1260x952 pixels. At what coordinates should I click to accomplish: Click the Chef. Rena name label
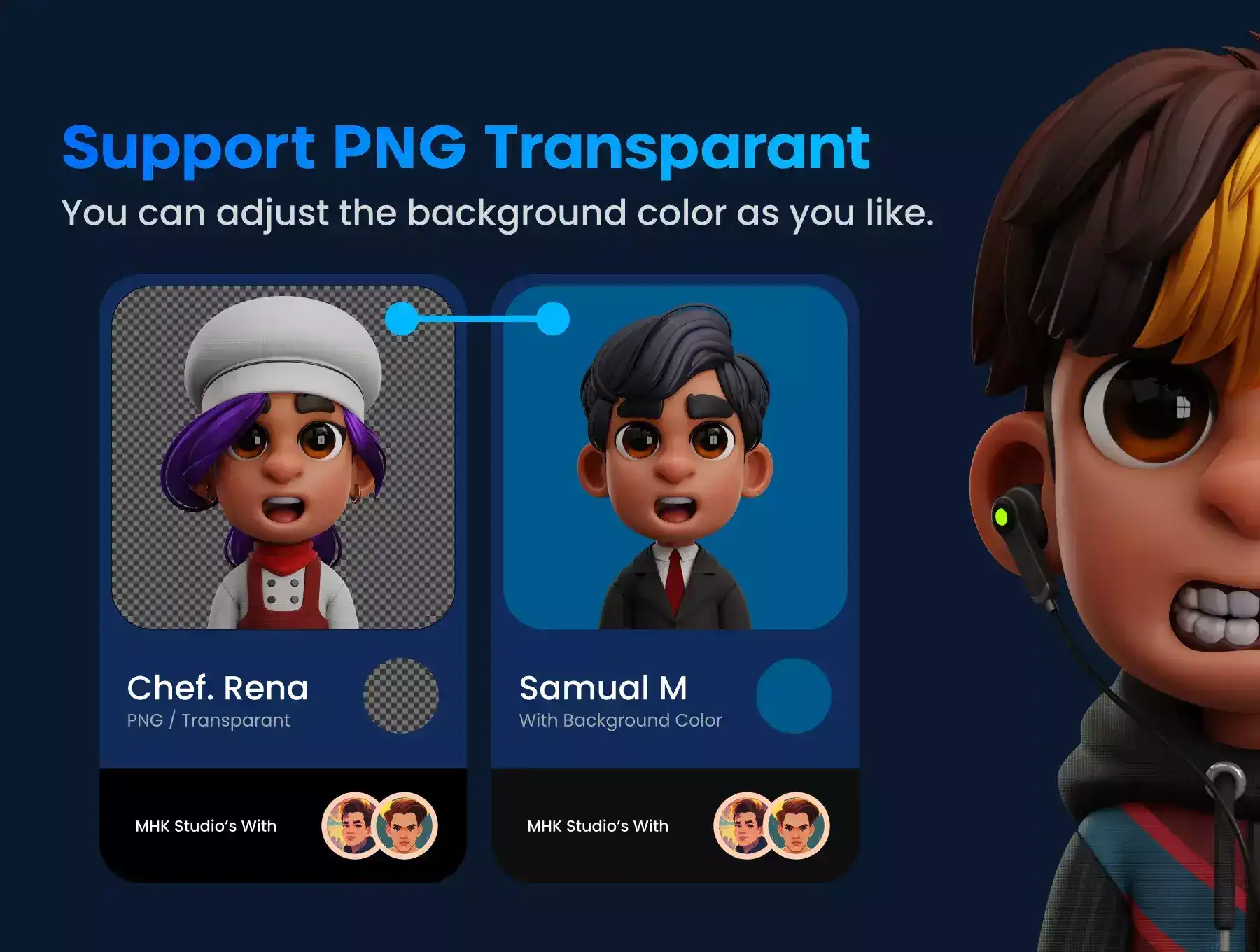click(218, 688)
